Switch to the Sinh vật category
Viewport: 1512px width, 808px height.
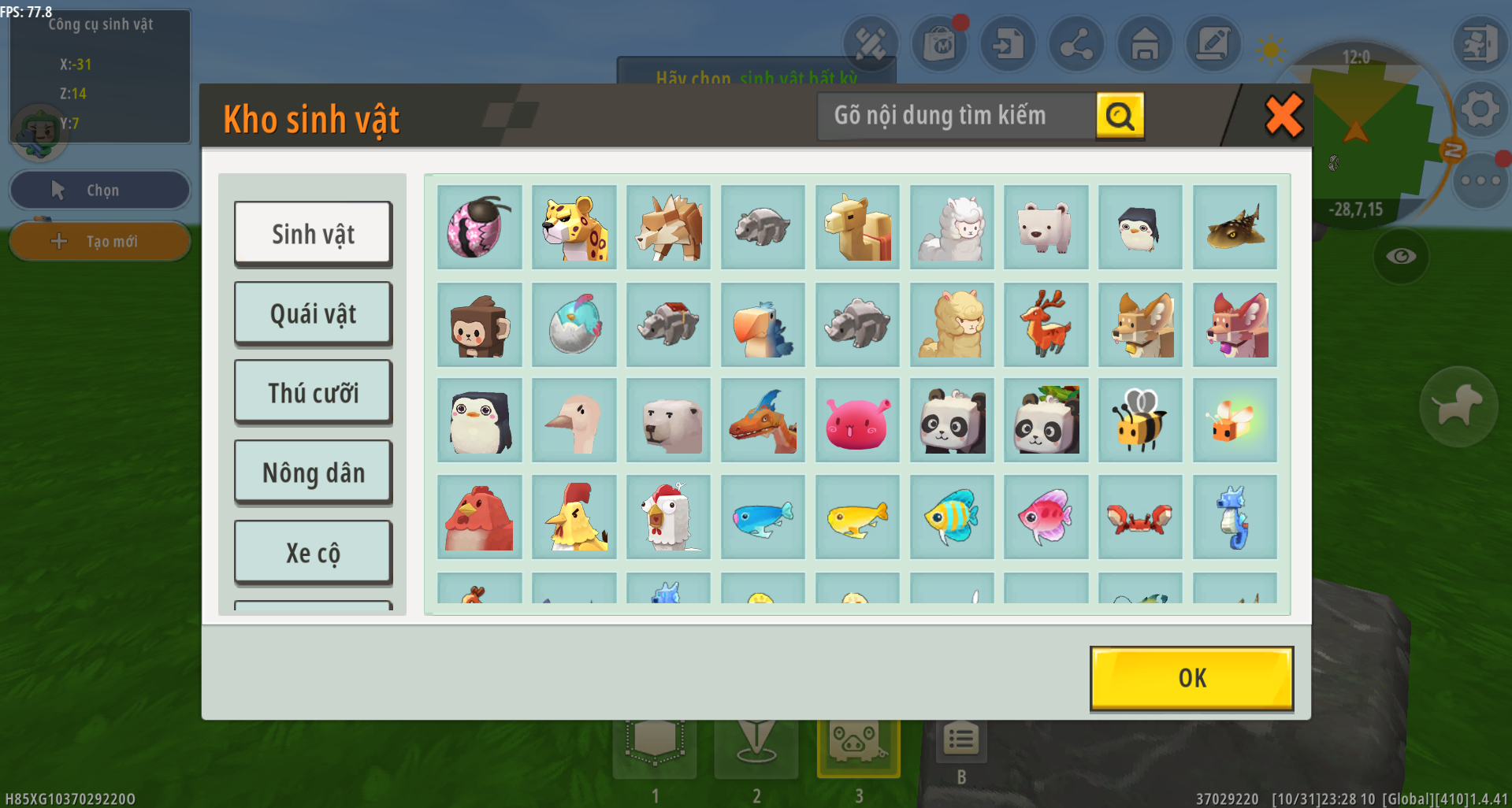[x=313, y=233]
